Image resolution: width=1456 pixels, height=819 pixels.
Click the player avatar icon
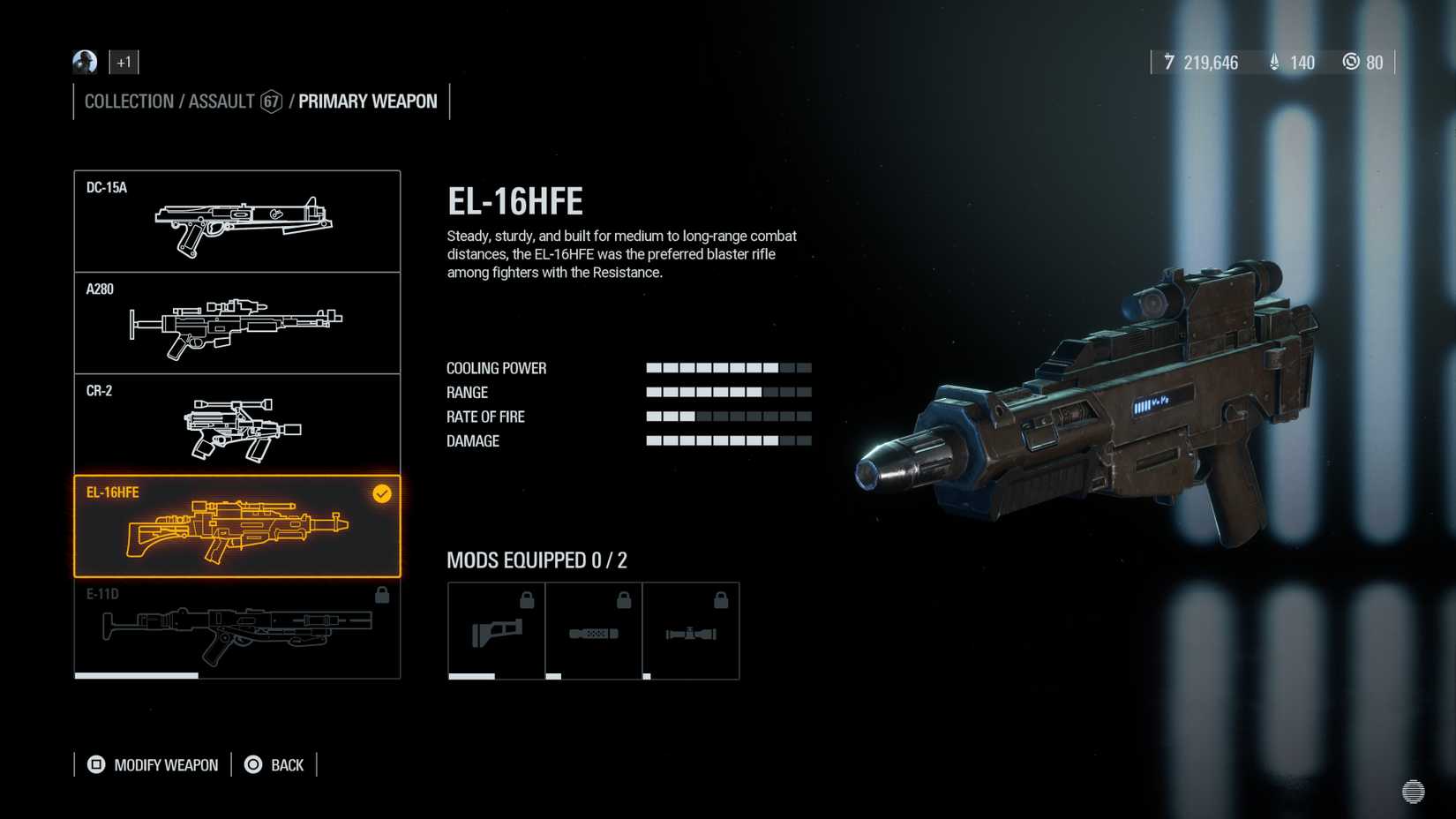click(x=83, y=63)
